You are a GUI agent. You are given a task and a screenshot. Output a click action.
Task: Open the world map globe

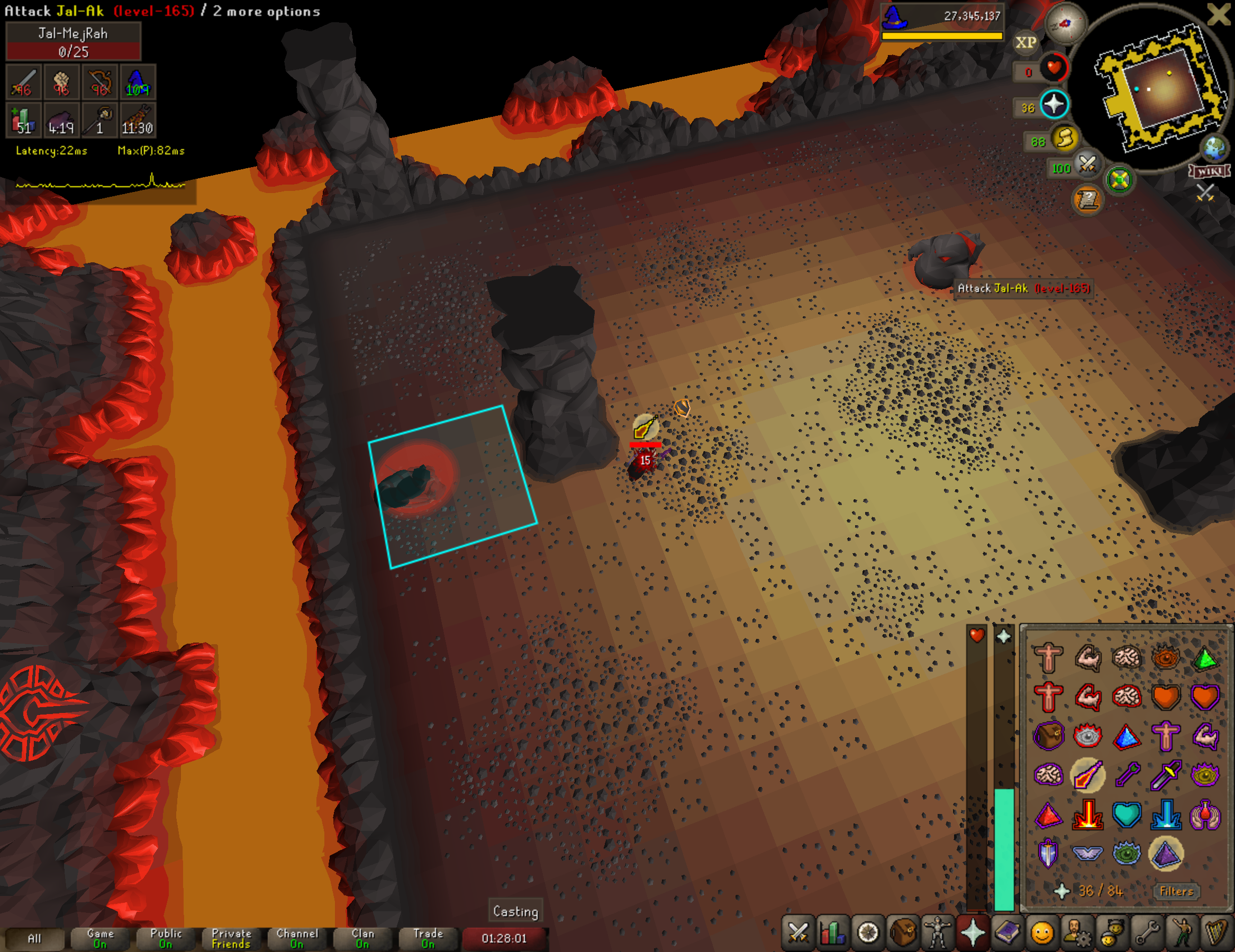point(1213,148)
